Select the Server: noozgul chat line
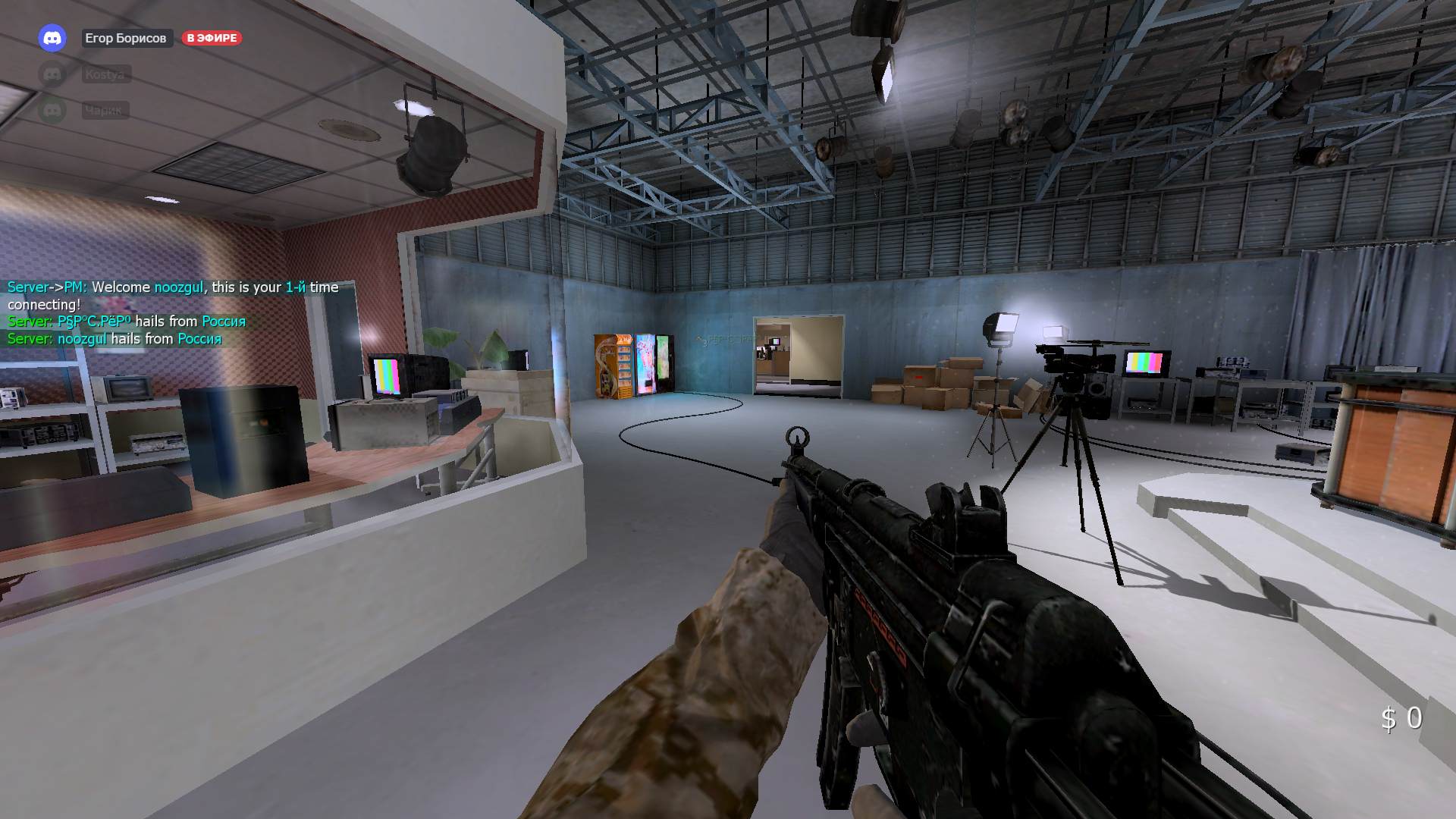This screenshot has height=819, width=1456. click(114, 338)
